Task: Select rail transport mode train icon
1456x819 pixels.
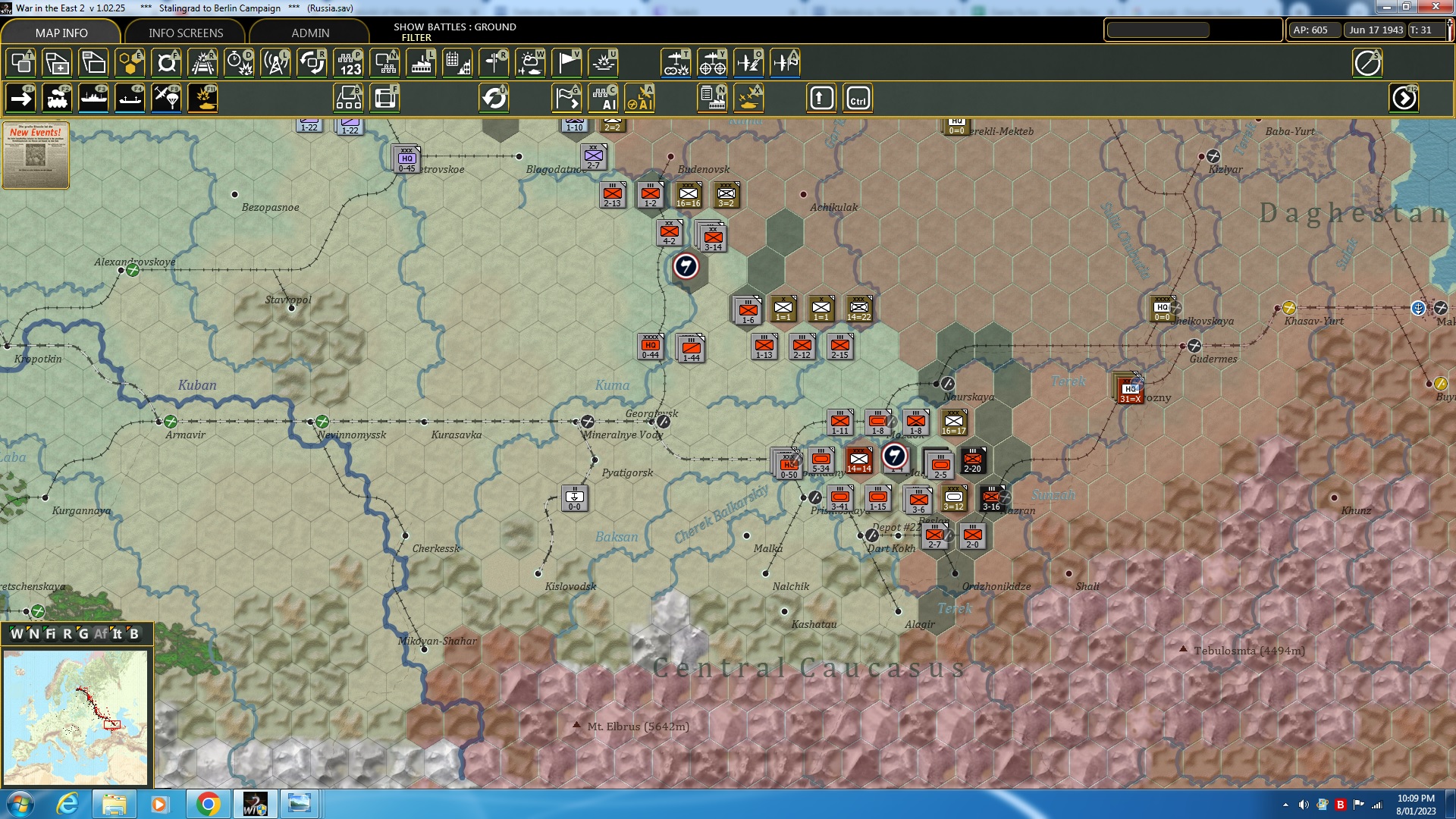Action: tap(58, 97)
